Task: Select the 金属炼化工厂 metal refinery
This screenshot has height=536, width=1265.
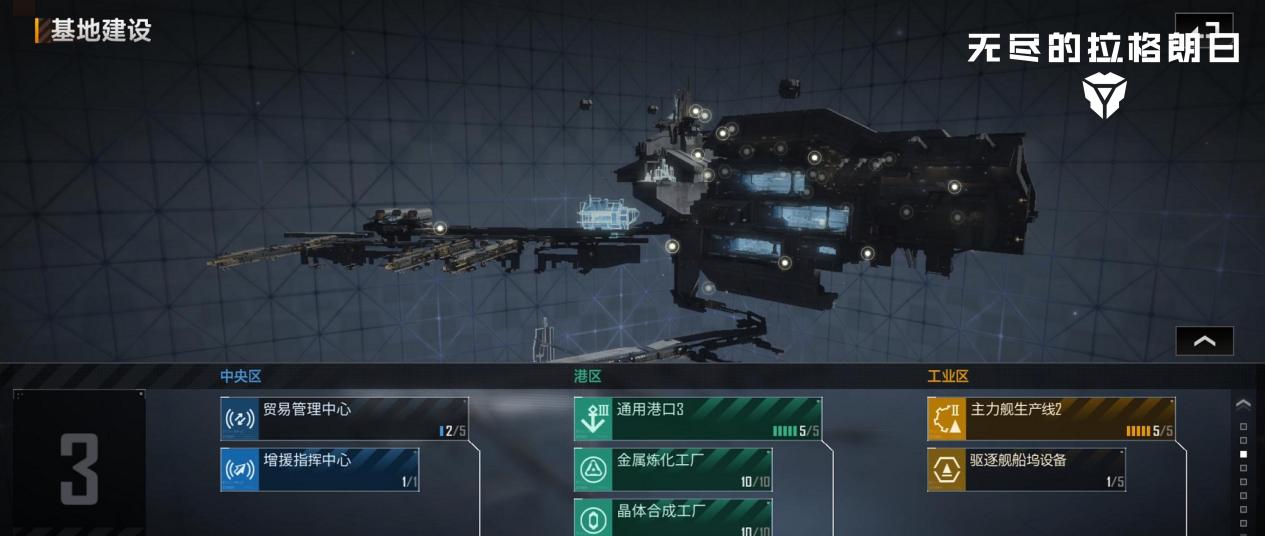Action: [x=672, y=470]
